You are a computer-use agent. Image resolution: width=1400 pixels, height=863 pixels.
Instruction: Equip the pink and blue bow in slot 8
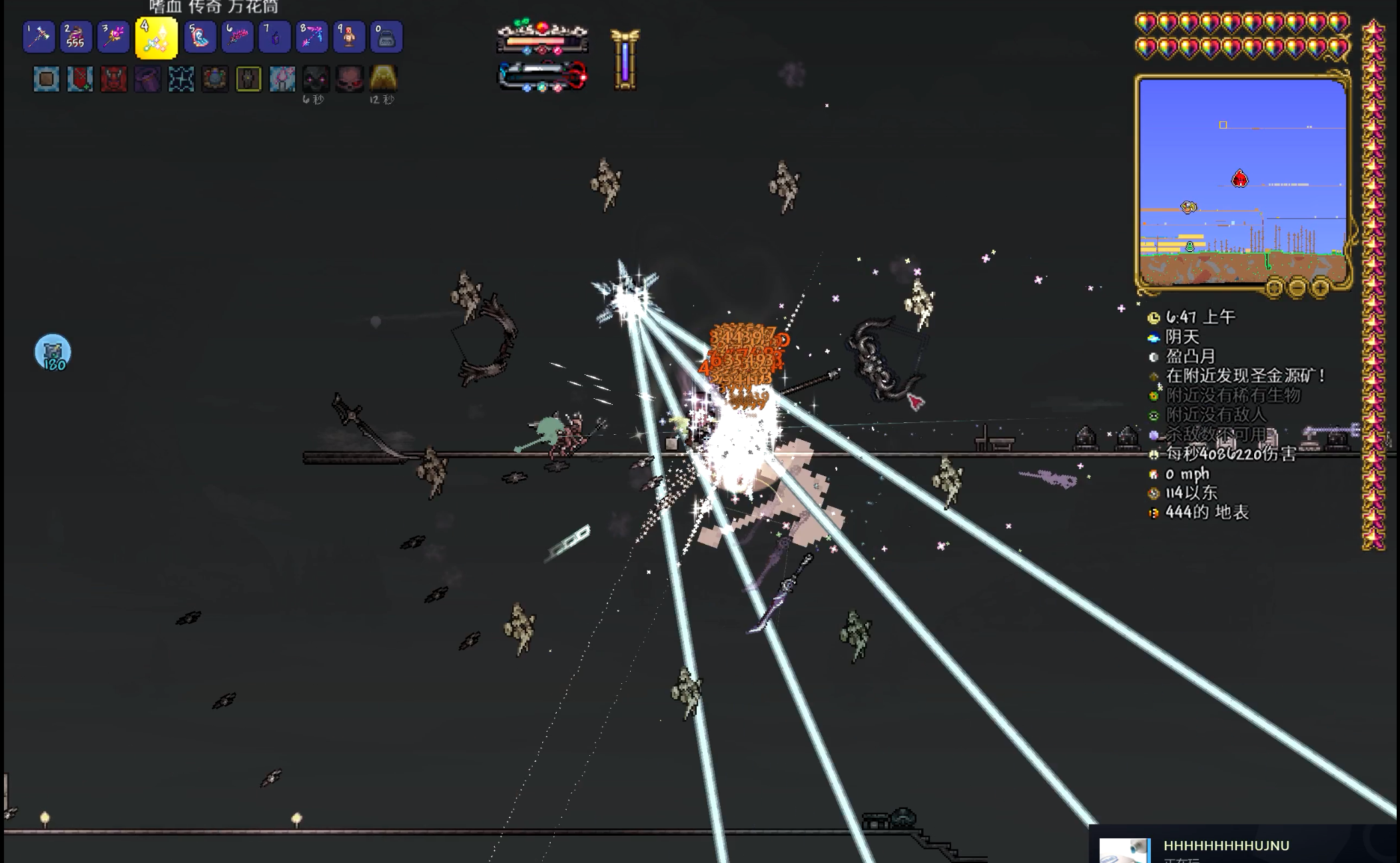coord(312,37)
